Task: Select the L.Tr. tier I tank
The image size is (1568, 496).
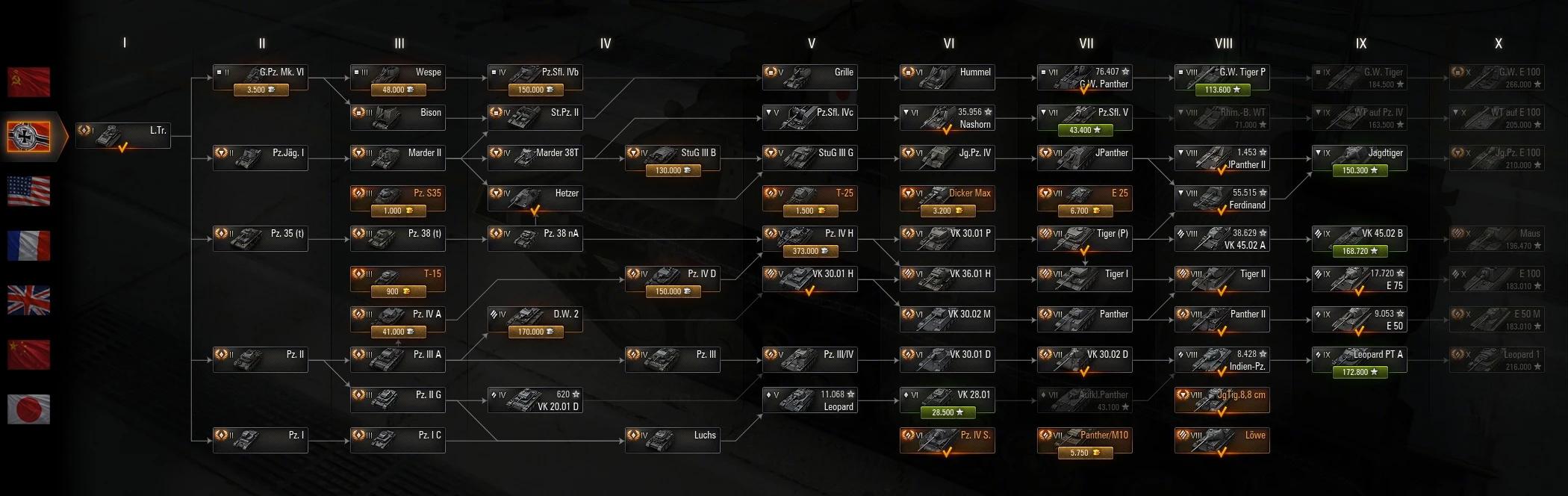Action: 123,136
